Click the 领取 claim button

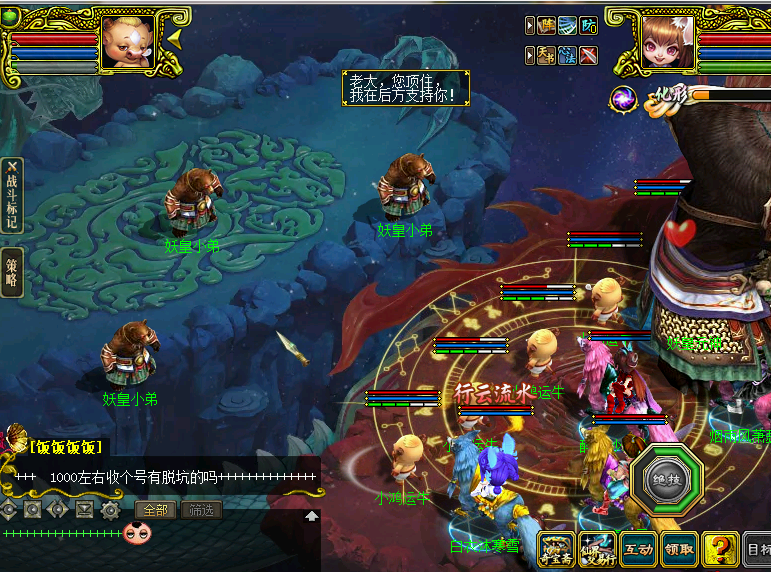[x=679, y=549]
